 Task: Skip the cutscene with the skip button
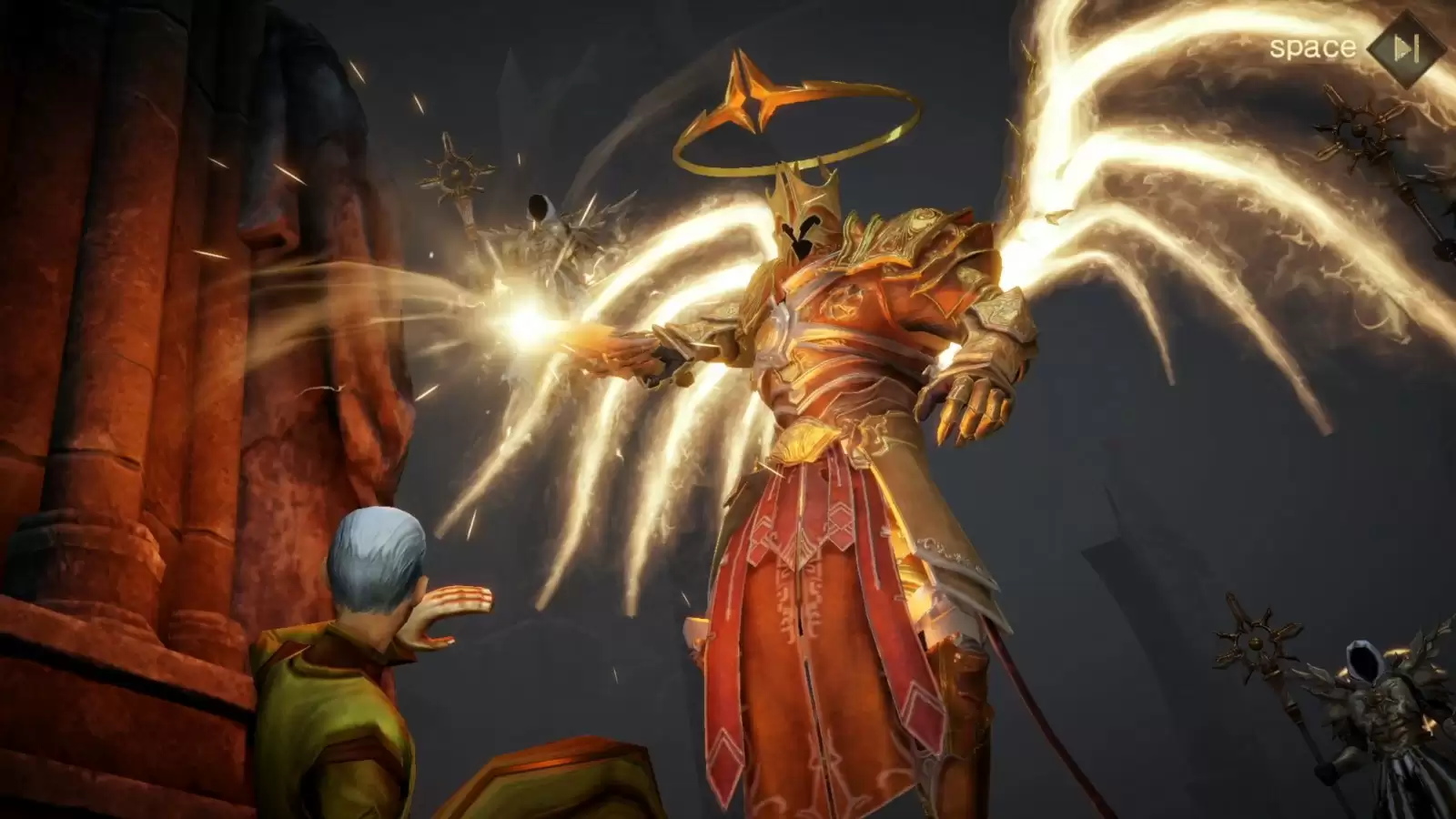1406,48
